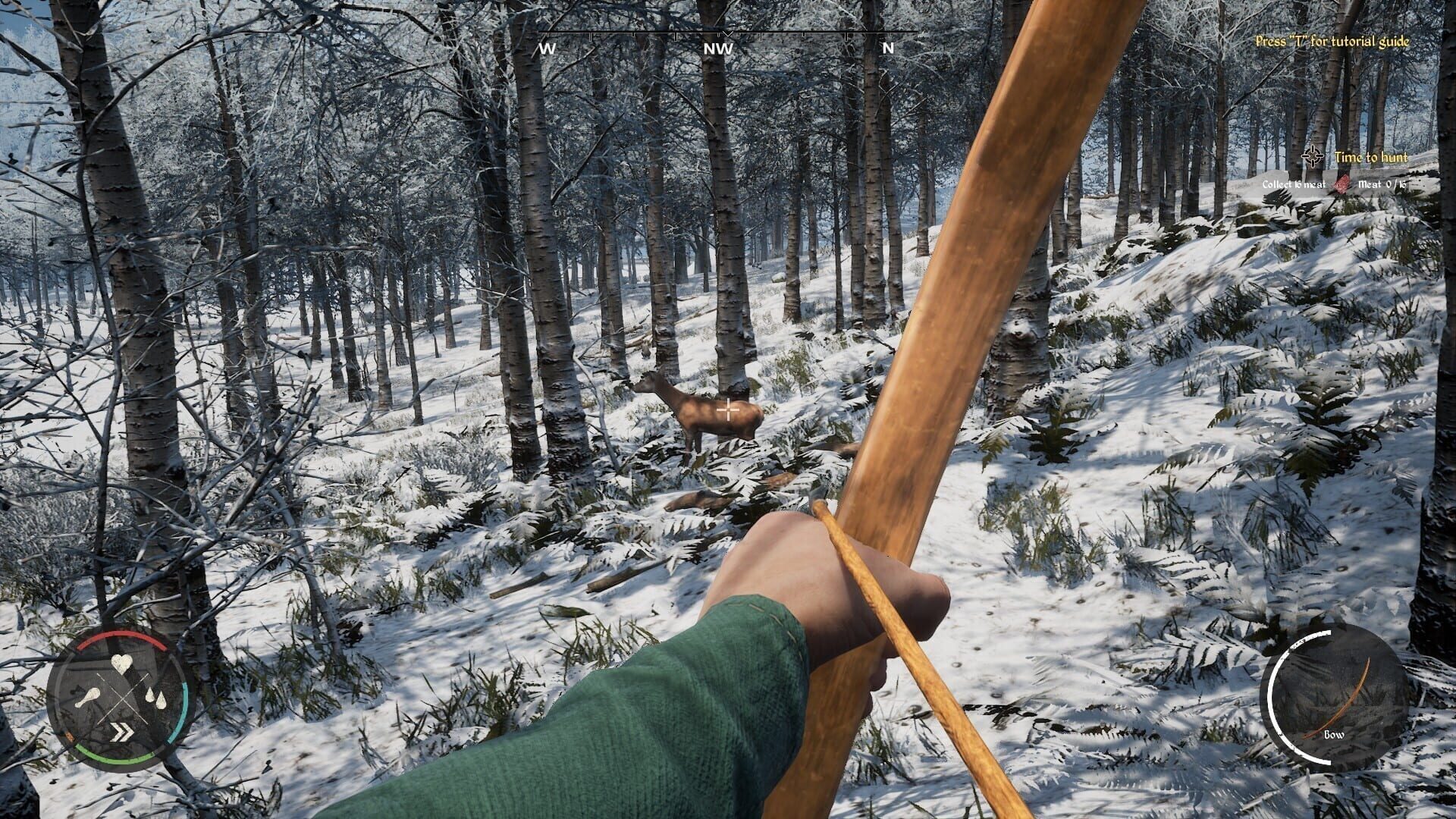The height and width of the screenshot is (819, 1456).
Task: Click the double-chevron stamina icon
Action: (123, 730)
